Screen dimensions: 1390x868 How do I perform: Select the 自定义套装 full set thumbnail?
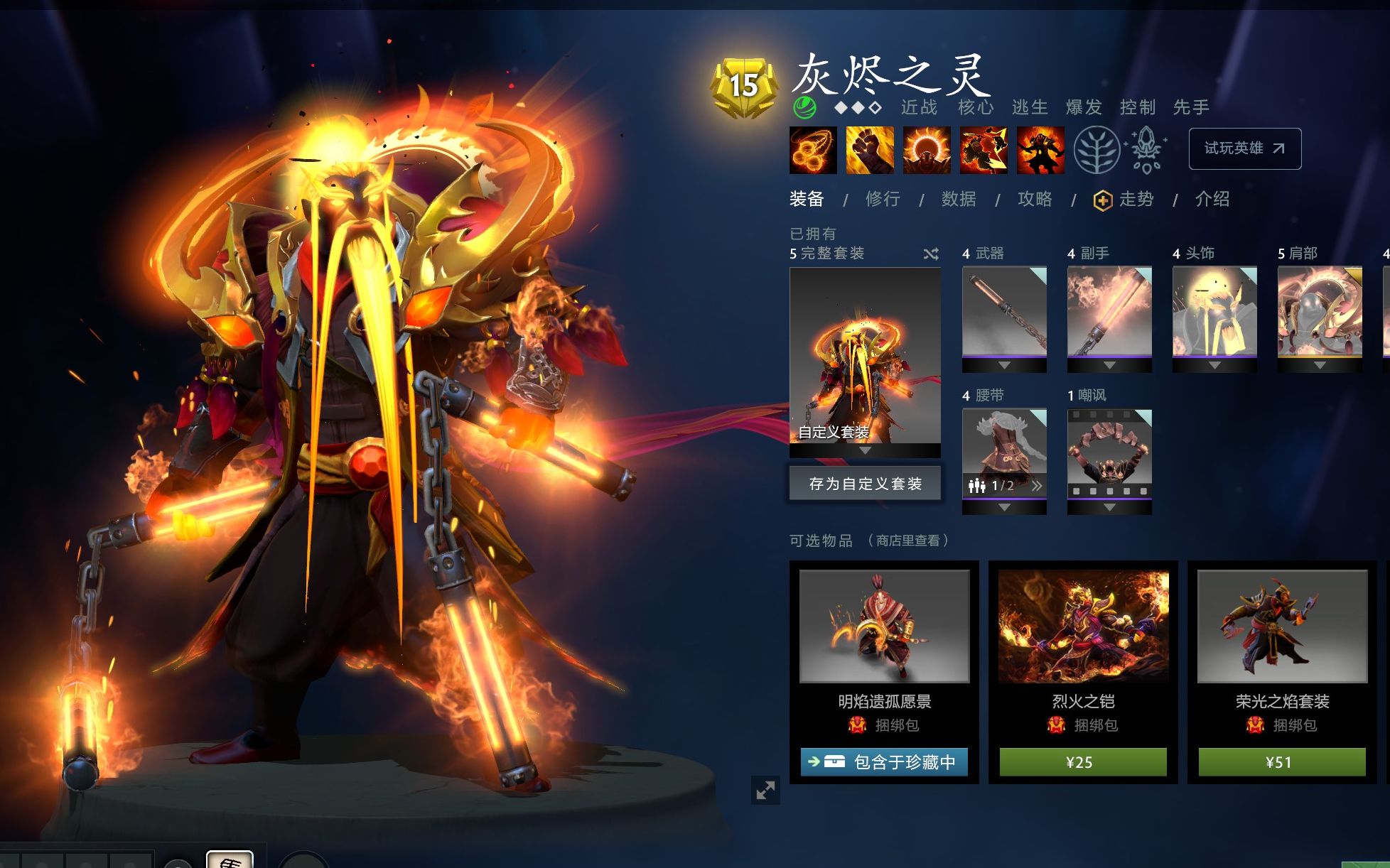tap(865, 355)
